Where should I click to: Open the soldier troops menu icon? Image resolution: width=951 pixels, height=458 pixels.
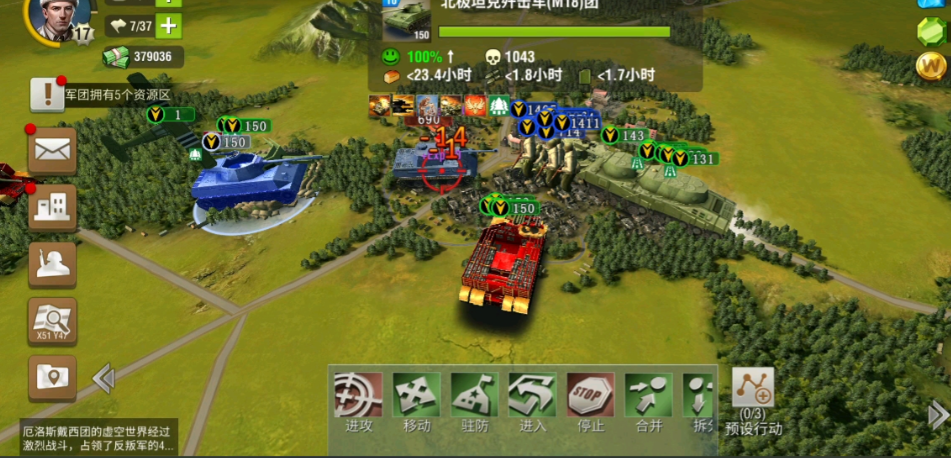(52, 263)
